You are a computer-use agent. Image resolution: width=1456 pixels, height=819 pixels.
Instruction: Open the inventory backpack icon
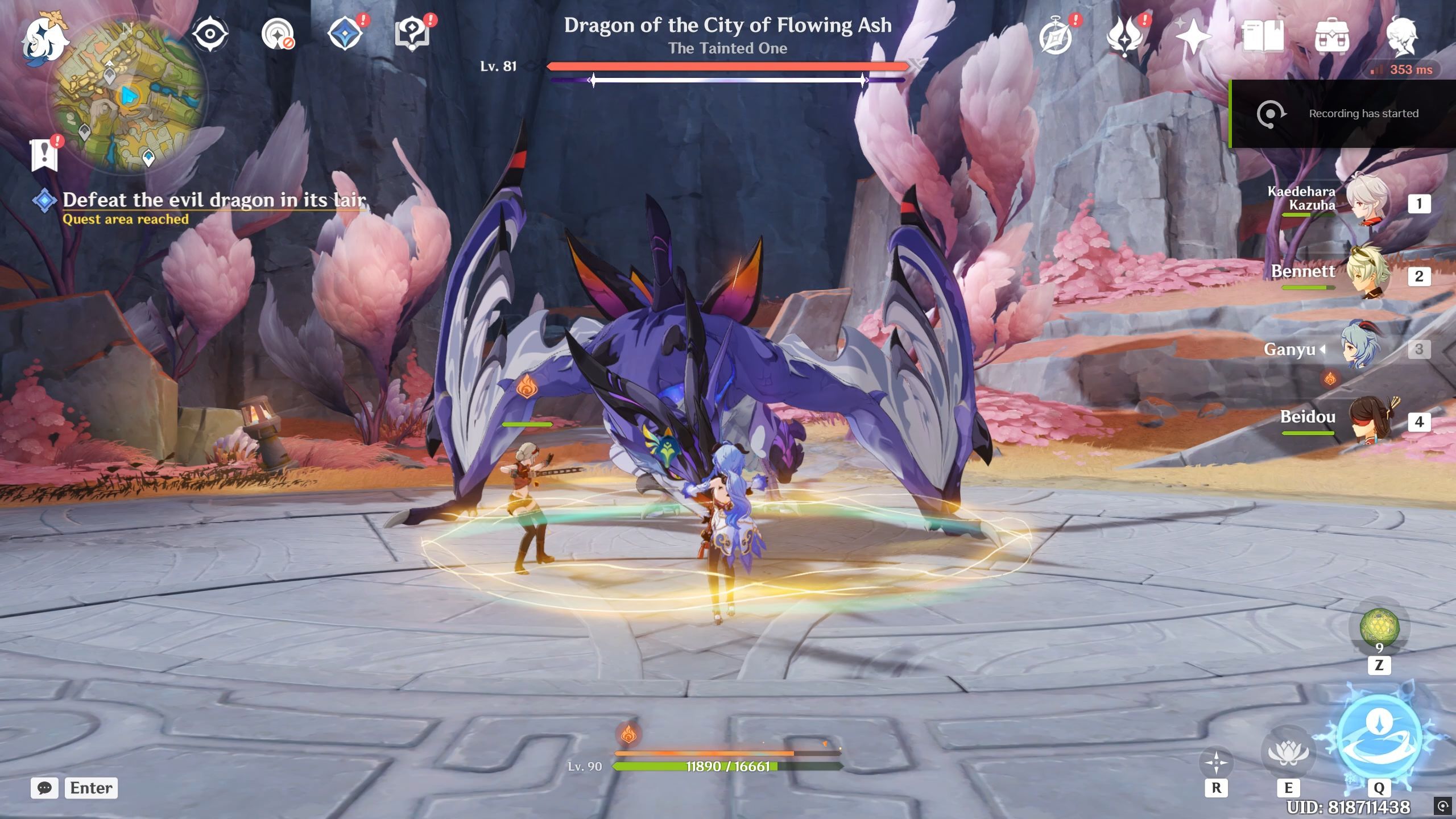click(1331, 36)
